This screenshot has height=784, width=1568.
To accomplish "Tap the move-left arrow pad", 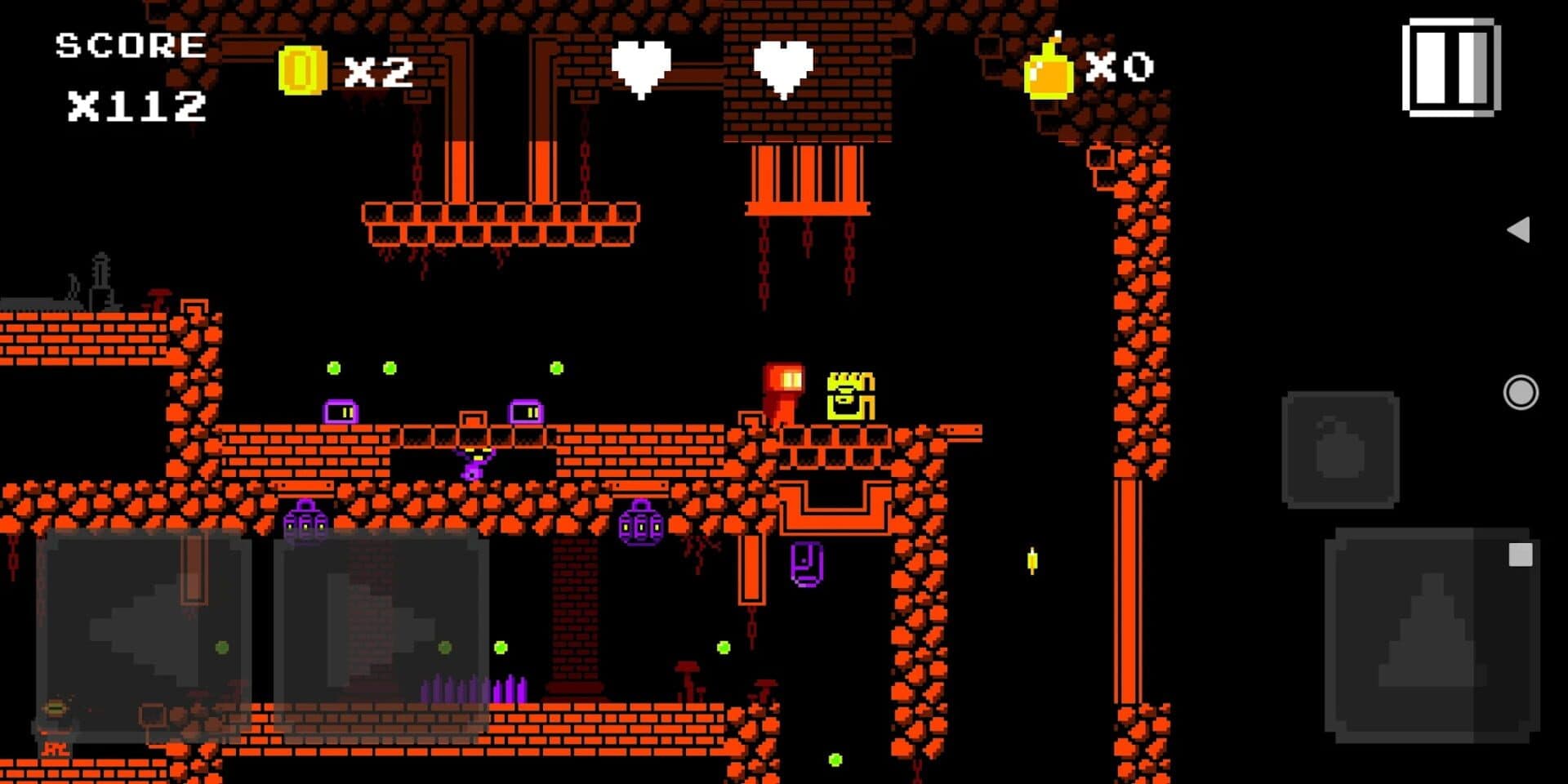I will click(144, 635).
